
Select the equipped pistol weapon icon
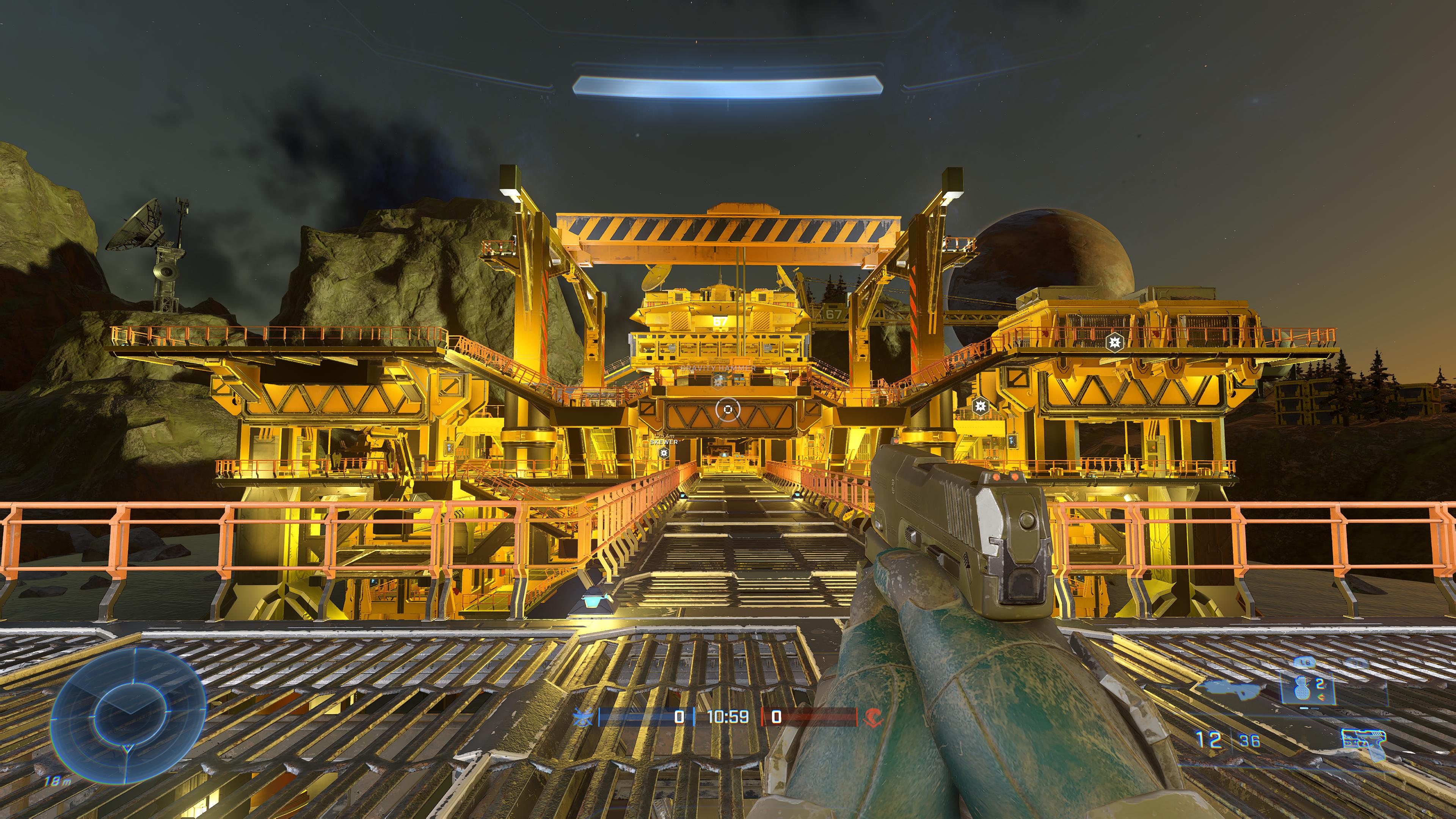[1363, 742]
